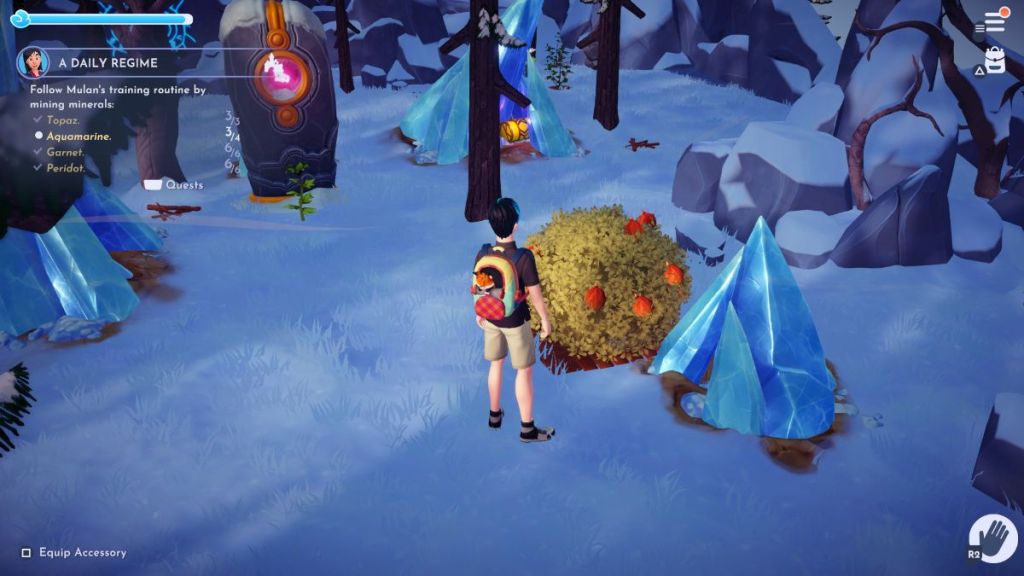
Task: Click Mulan's portrait in the quest tracker
Action: click(33, 63)
